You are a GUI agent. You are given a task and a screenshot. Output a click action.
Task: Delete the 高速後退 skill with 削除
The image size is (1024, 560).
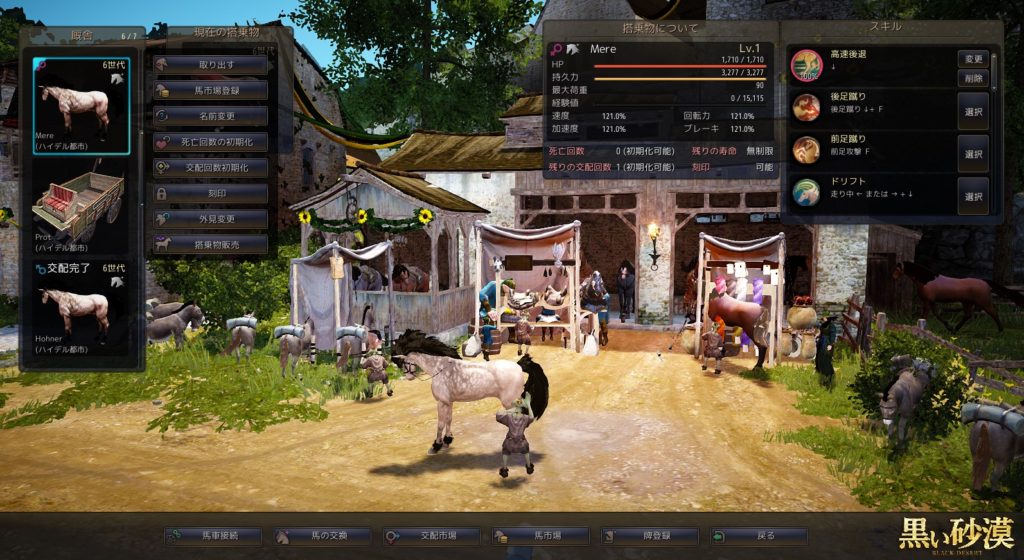click(973, 78)
